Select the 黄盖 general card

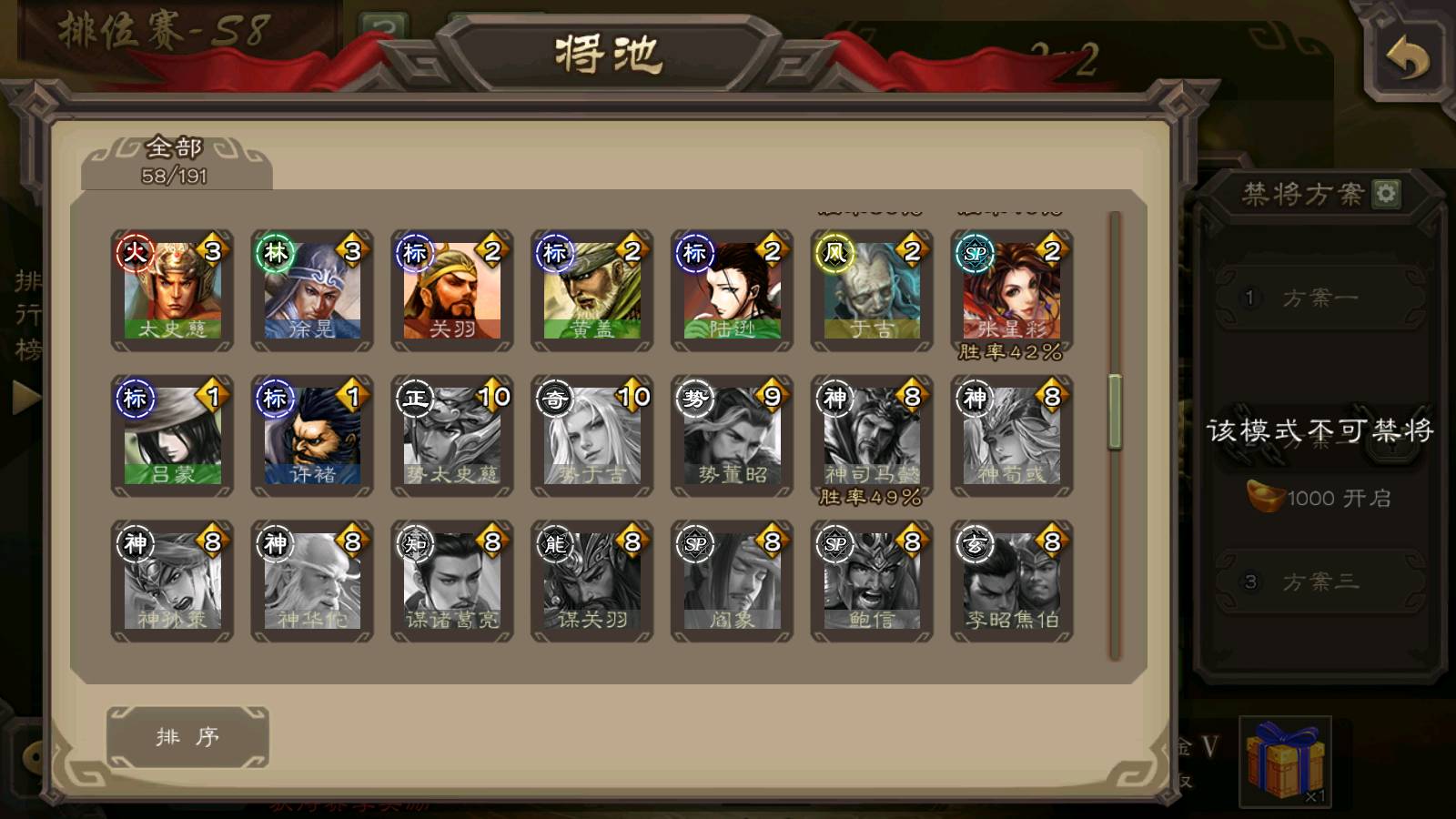tap(592, 290)
